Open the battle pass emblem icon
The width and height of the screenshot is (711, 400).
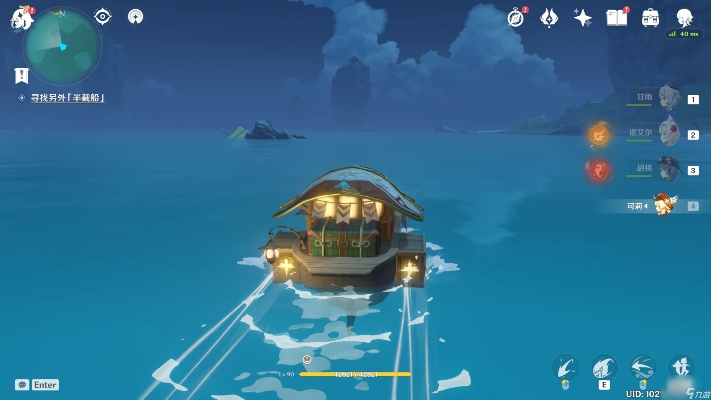tap(549, 17)
